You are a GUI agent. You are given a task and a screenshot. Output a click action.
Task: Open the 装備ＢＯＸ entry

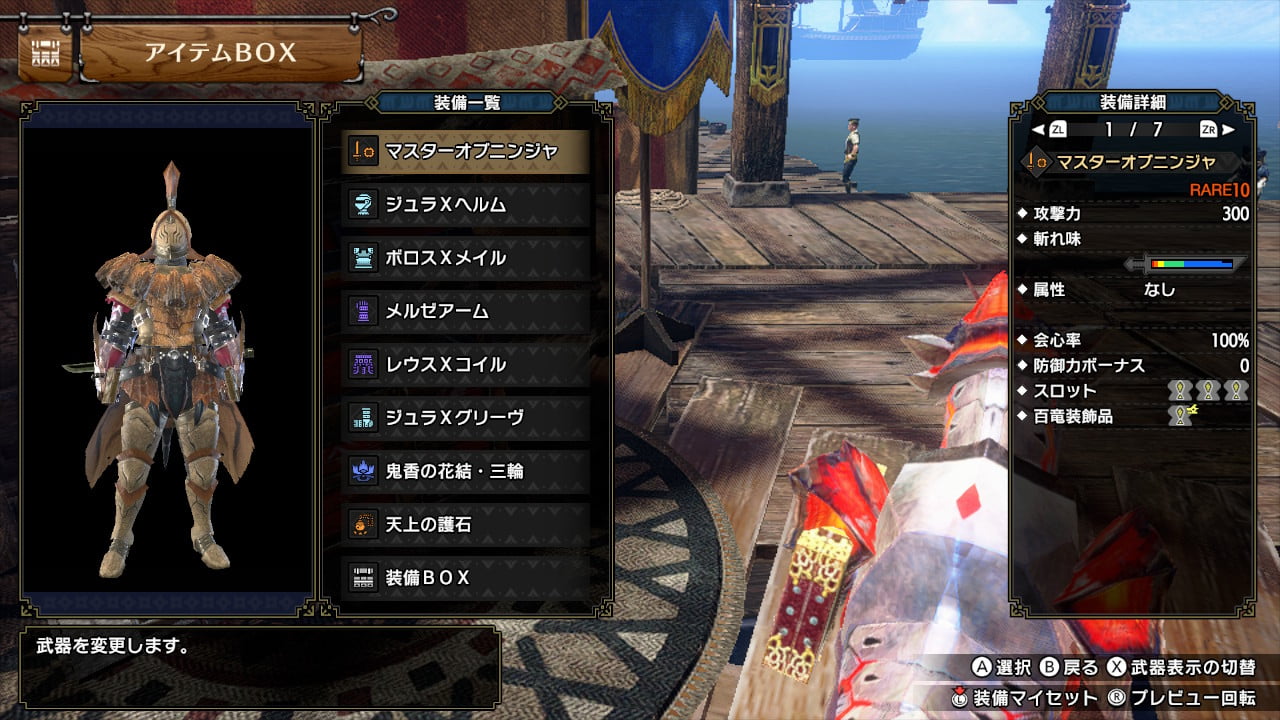(x=466, y=577)
